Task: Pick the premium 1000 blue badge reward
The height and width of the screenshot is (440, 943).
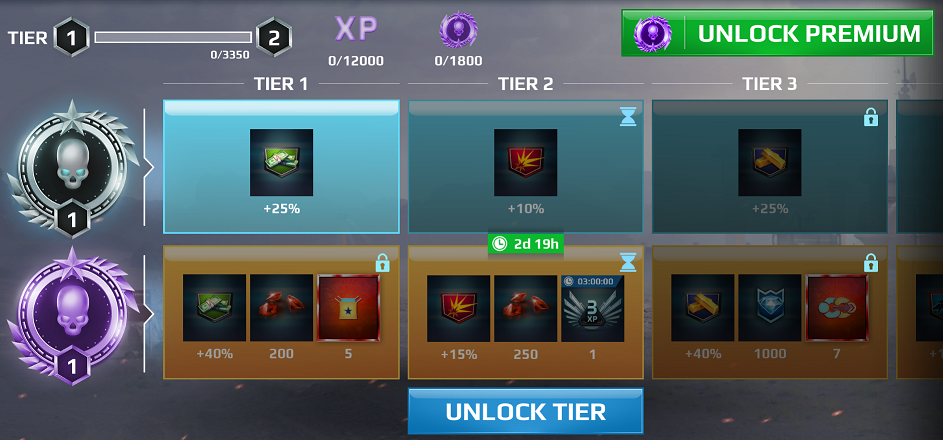Action: coord(769,307)
